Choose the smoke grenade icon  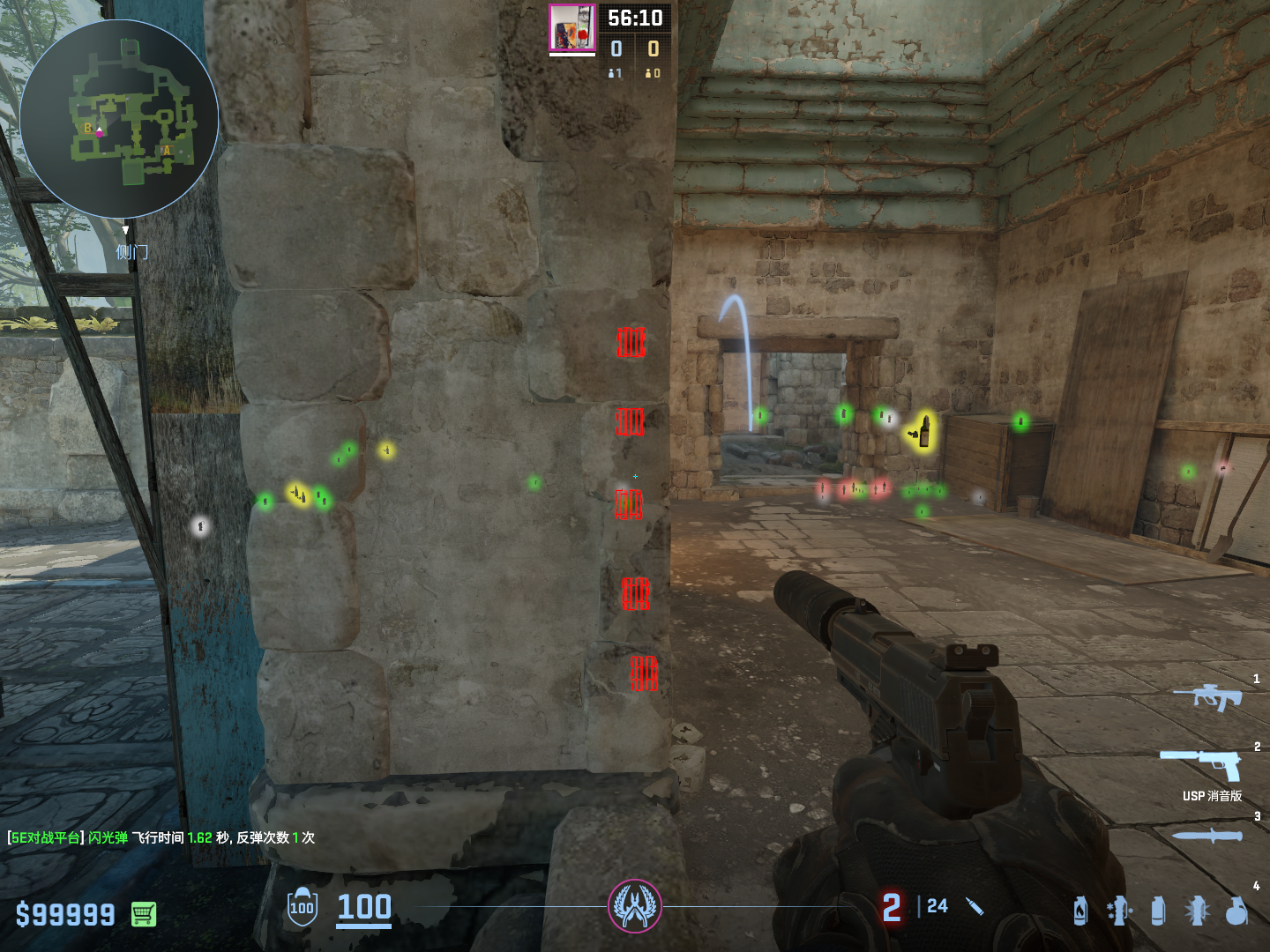point(1158,911)
